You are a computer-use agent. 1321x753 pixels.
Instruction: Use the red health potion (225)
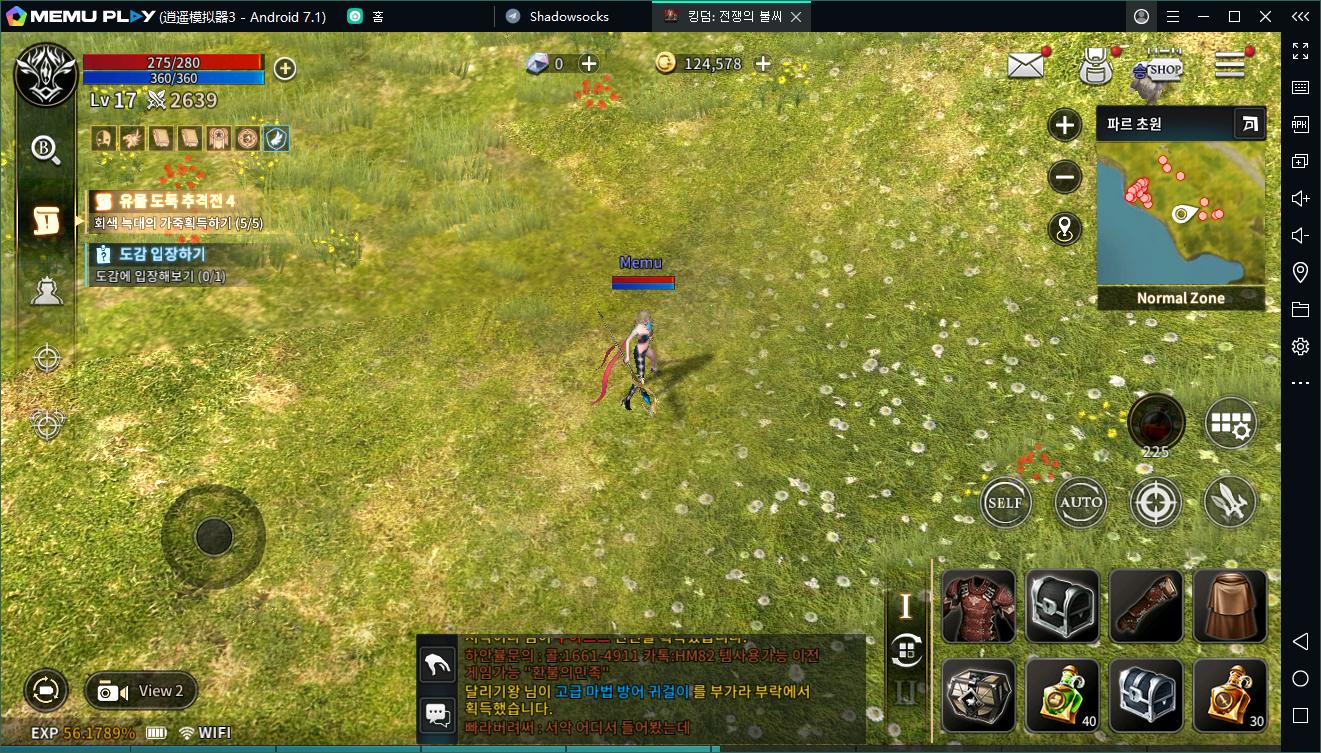(1156, 423)
